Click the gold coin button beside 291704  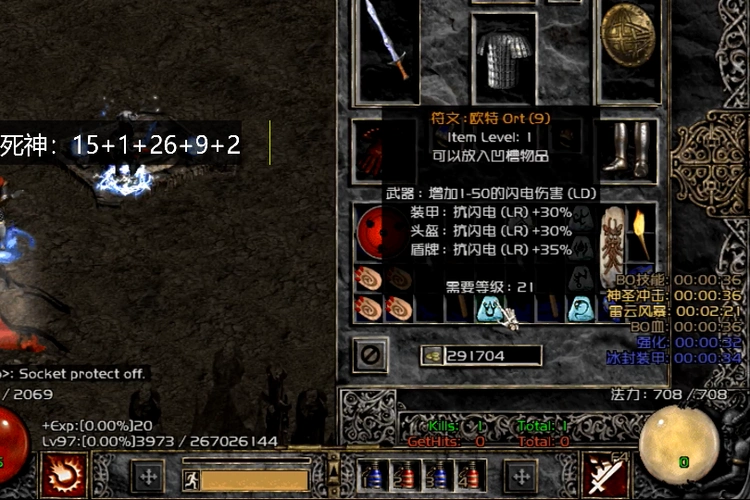click(433, 355)
